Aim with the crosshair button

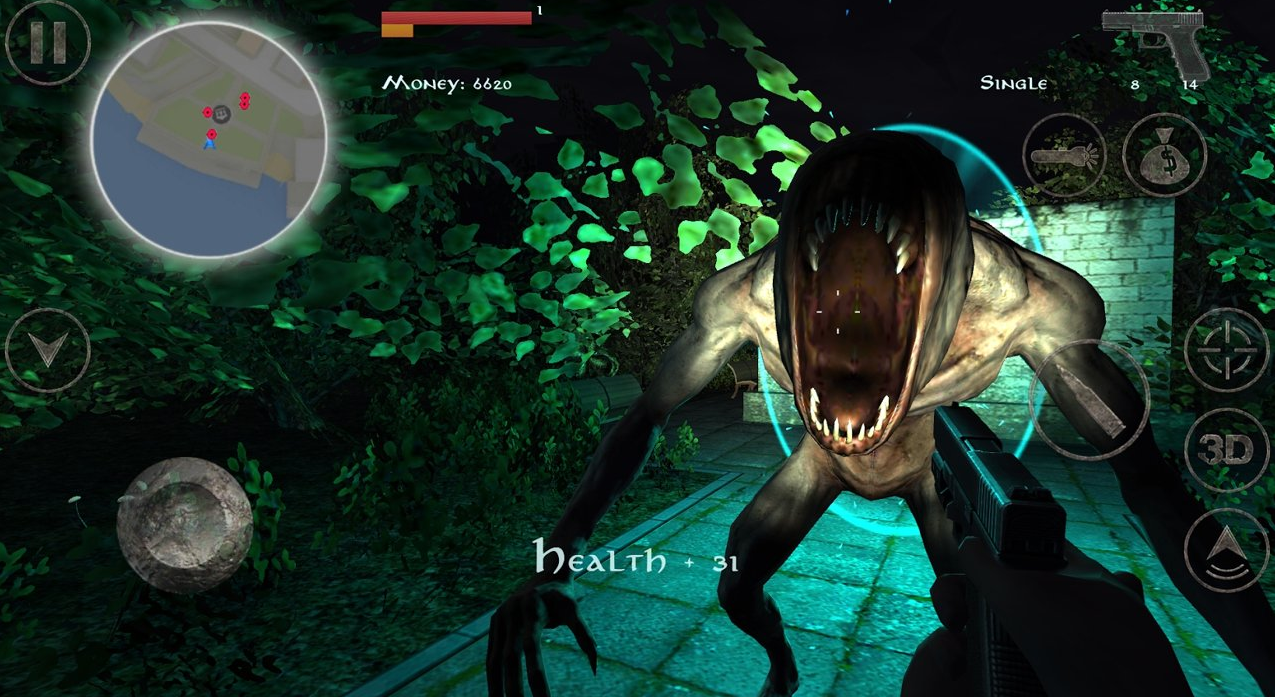(x=1226, y=349)
